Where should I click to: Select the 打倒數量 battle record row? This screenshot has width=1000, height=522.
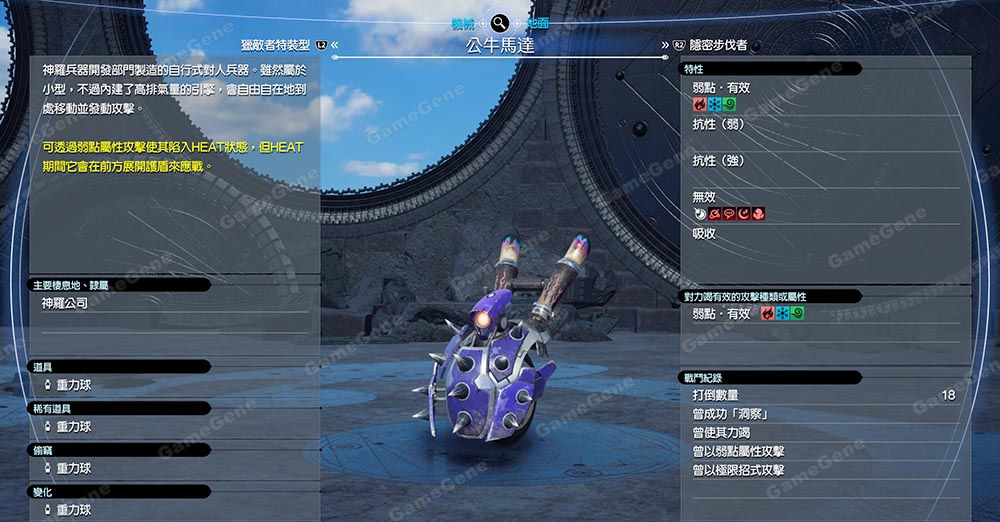click(823, 395)
